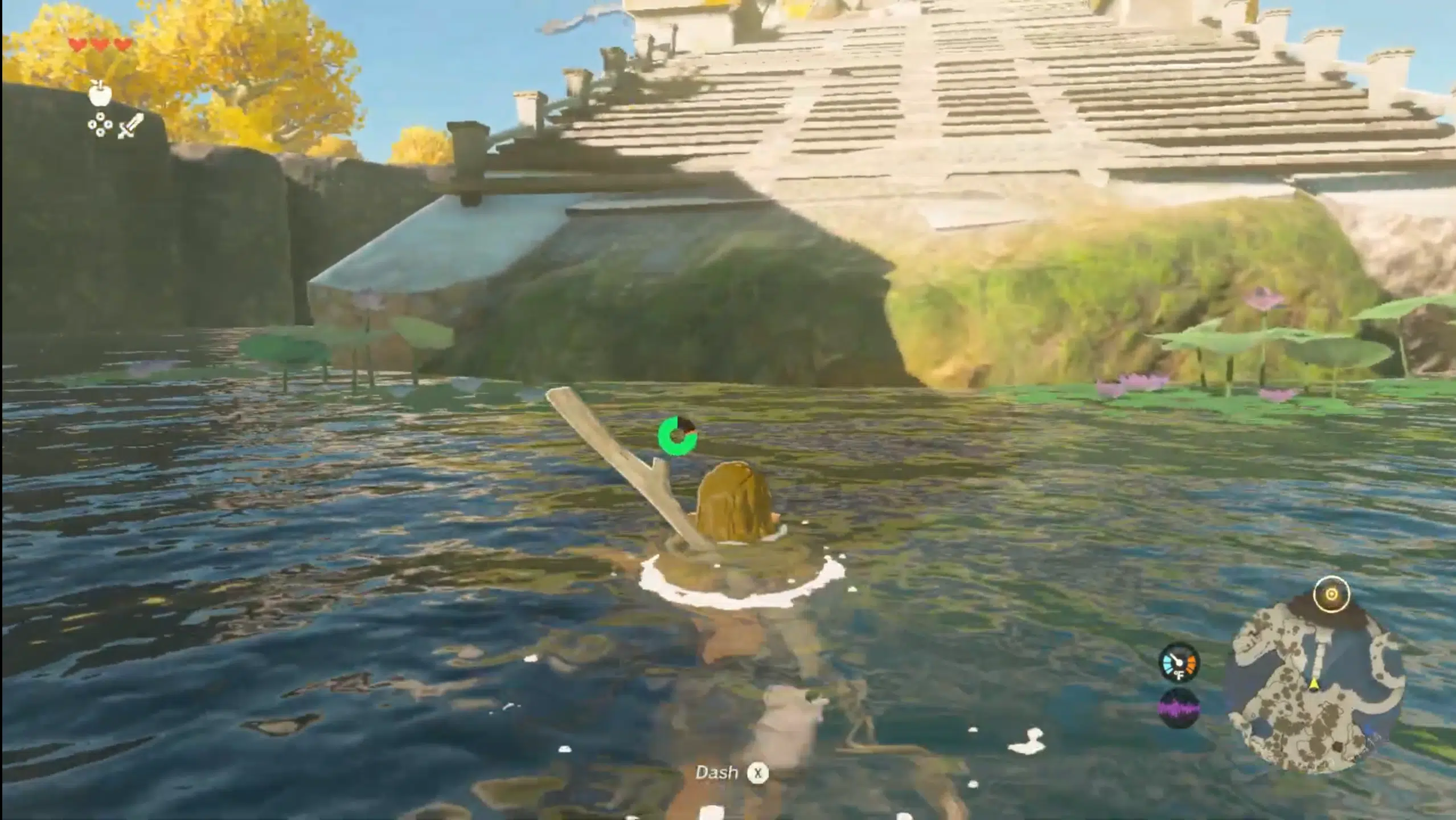This screenshot has height=820, width=1456.
Task: Click the orange heat segment of the thermometer
Action: [x=1192, y=665]
